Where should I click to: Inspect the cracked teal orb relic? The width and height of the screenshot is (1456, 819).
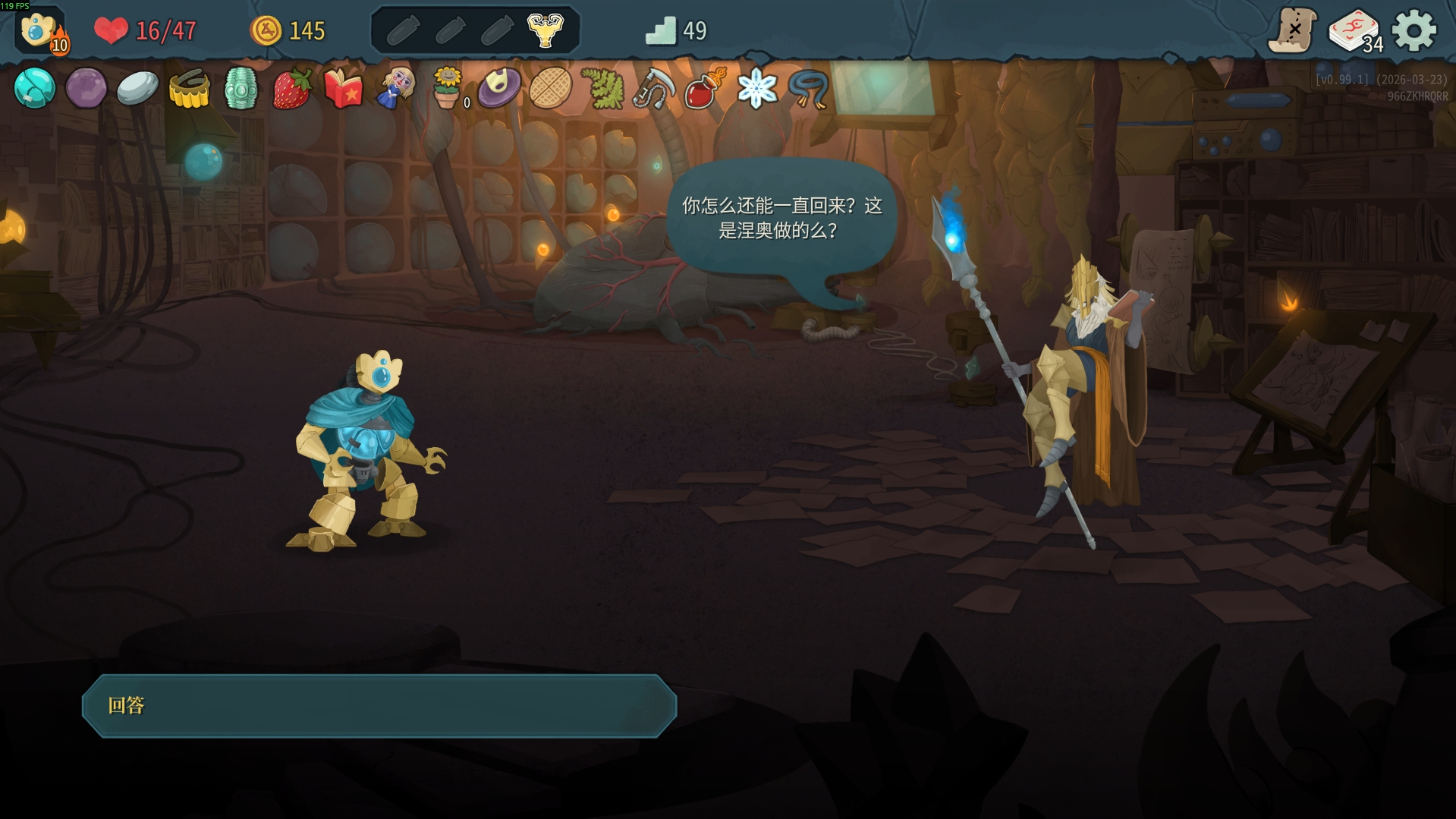(x=34, y=88)
